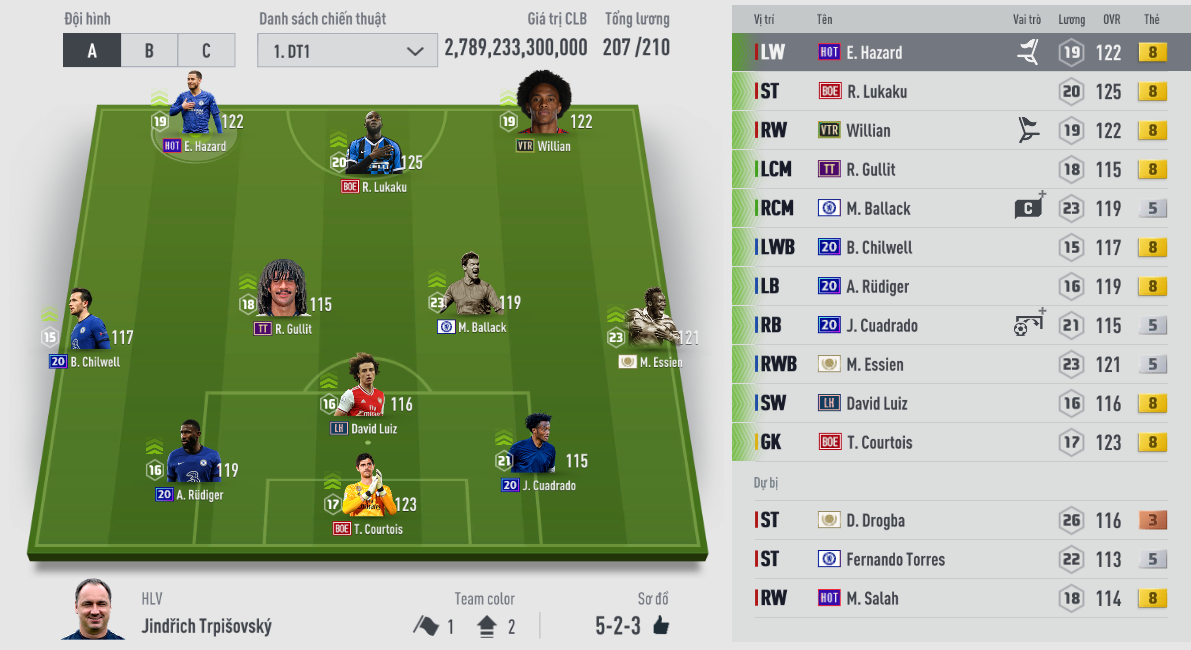The image size is (1191, 650).
Task: Select B. Chilwell list row
Action: [x=960, y=248]
